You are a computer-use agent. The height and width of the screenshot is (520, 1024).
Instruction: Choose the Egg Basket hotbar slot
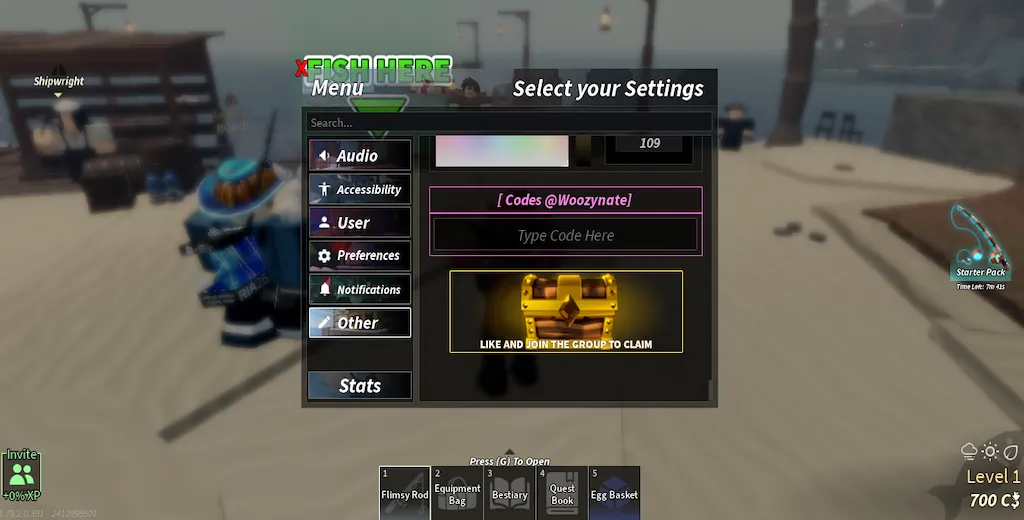(614, 492)
